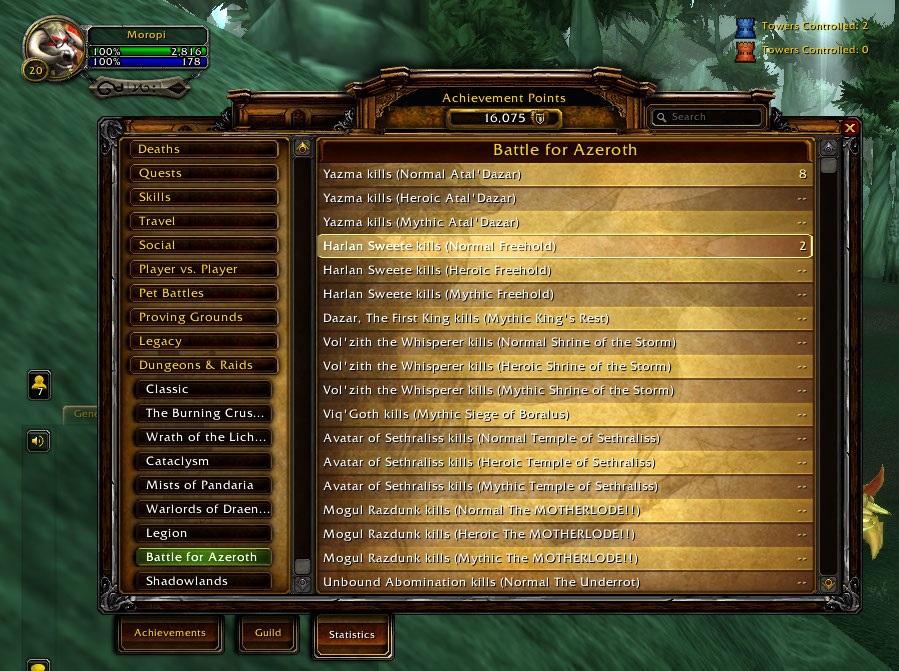Switch to the Achievements tab
Screen dimensions: 899x671
coord(170,633)
